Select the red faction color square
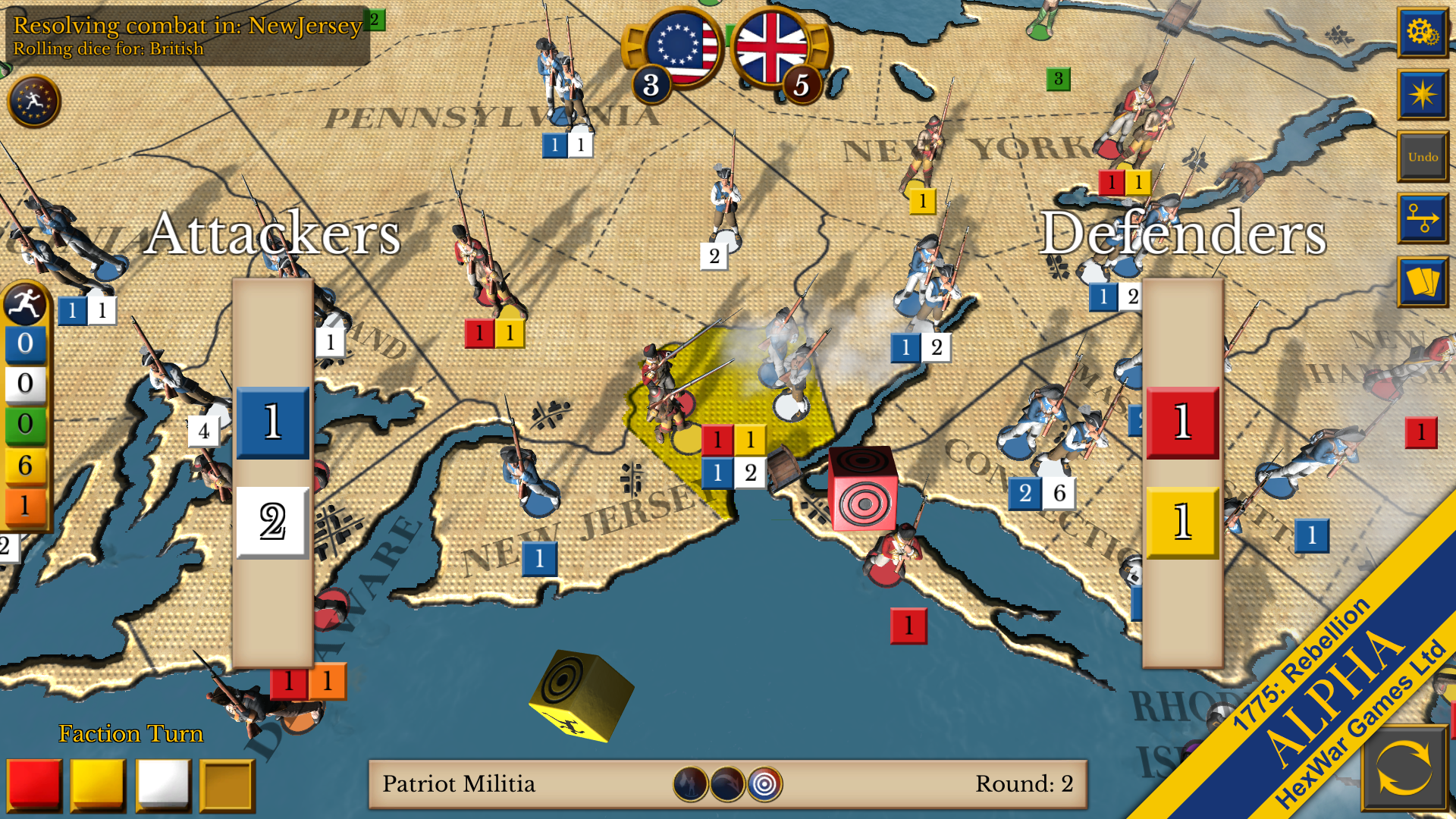Image resolution: width=1456 pixels, height=819 pixels. point(36,785)
